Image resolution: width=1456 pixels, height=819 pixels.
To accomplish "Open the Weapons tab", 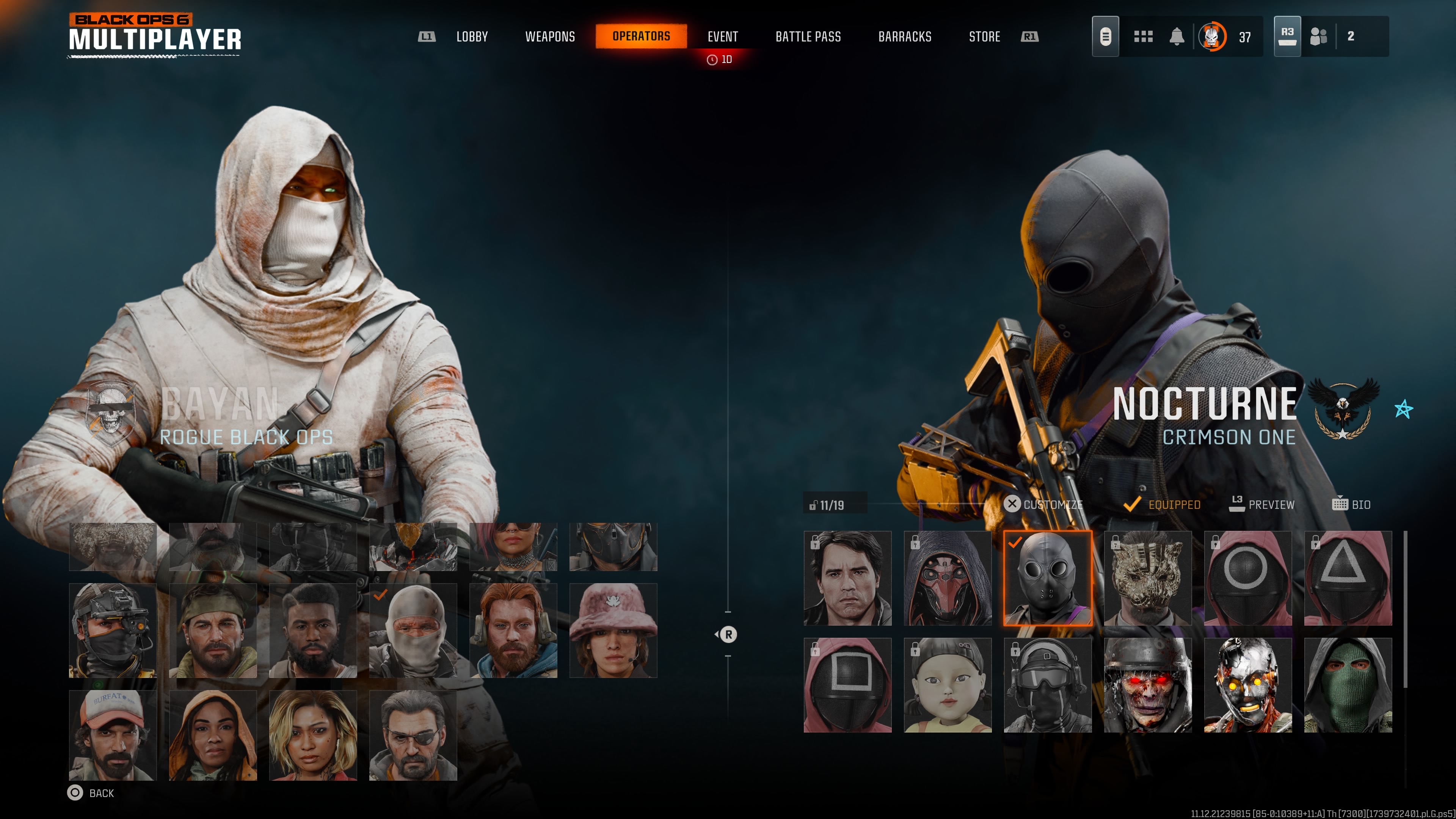I will 549,37.
